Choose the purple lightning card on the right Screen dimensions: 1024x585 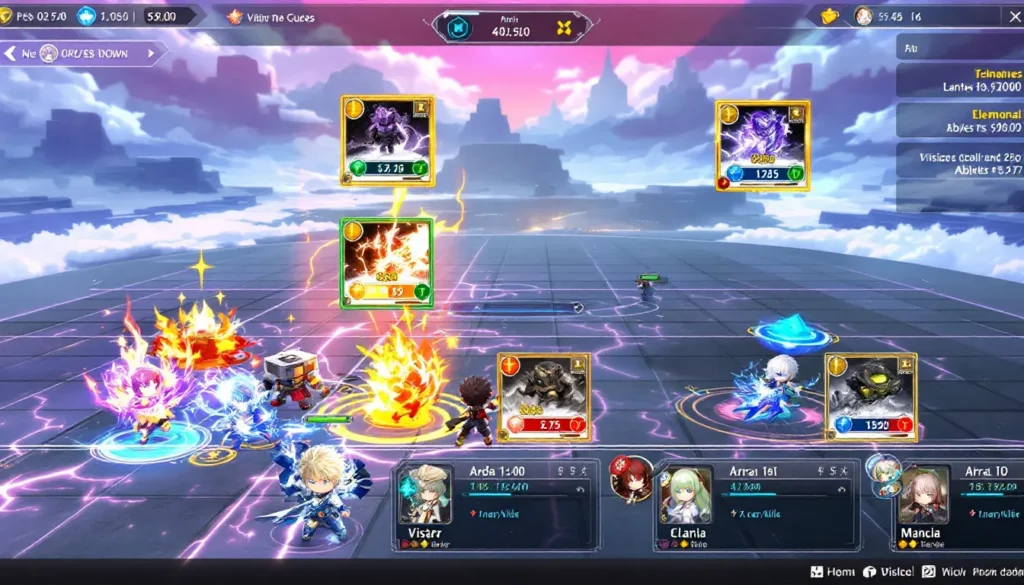pos(762,144)
